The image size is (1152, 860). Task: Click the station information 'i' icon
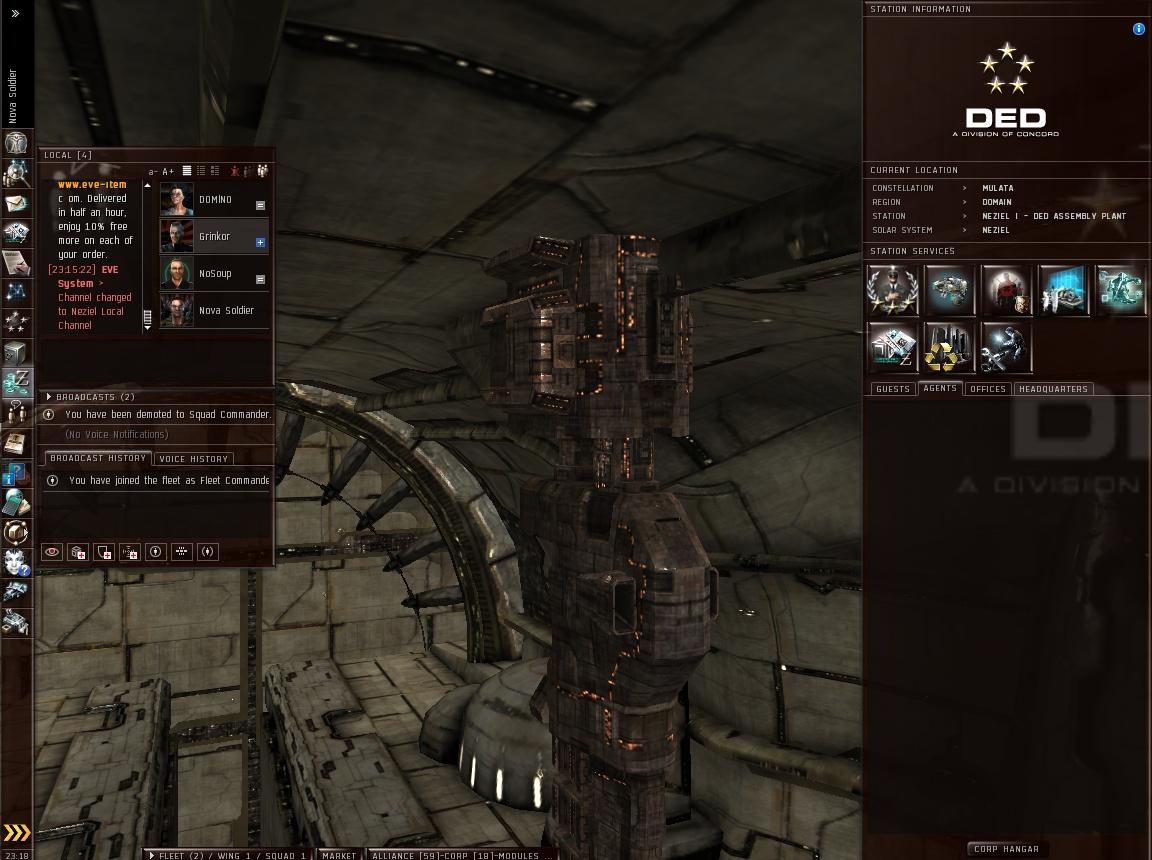click(1138, 29)
